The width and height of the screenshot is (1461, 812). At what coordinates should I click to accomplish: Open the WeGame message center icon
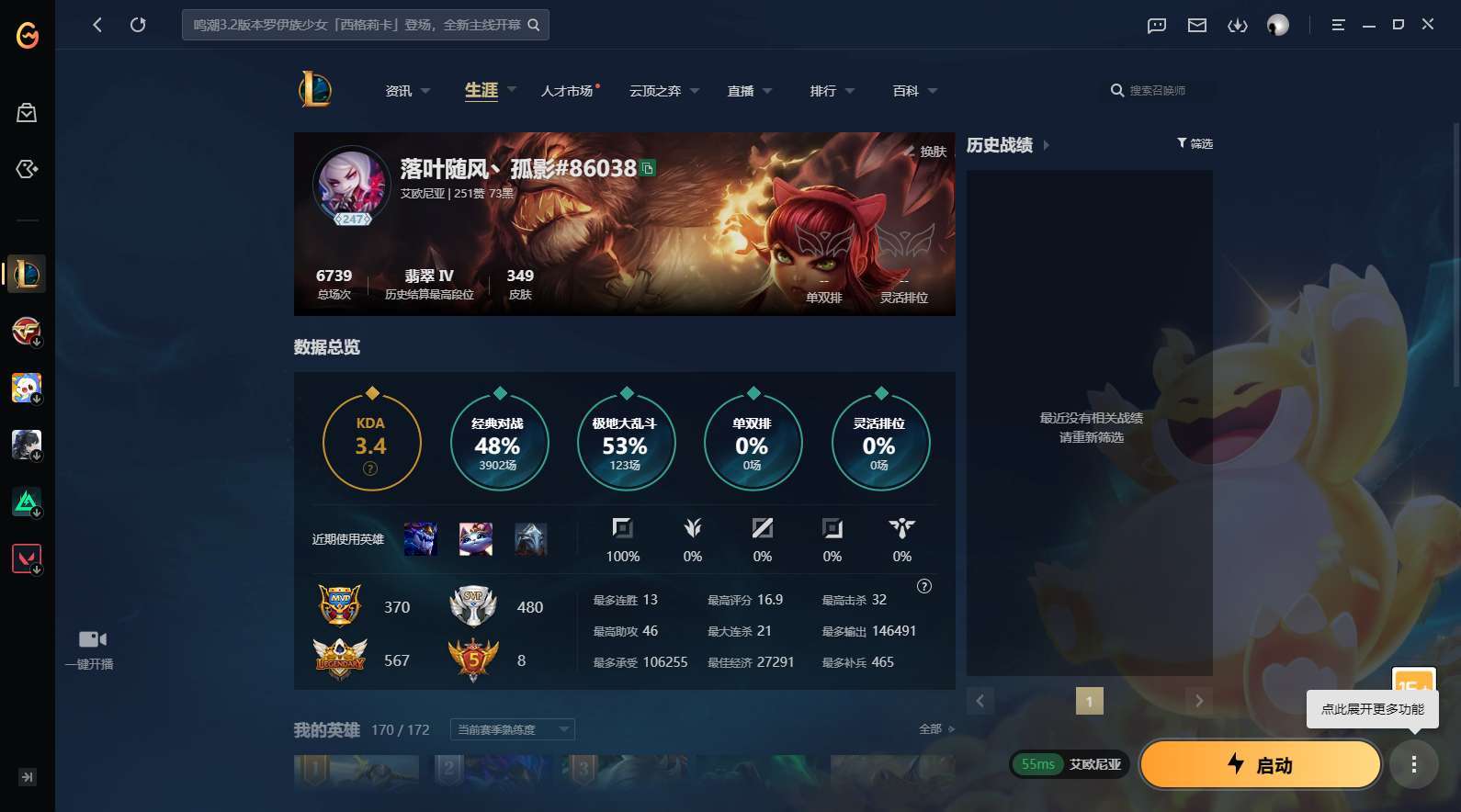click(x=1154, y=25)
